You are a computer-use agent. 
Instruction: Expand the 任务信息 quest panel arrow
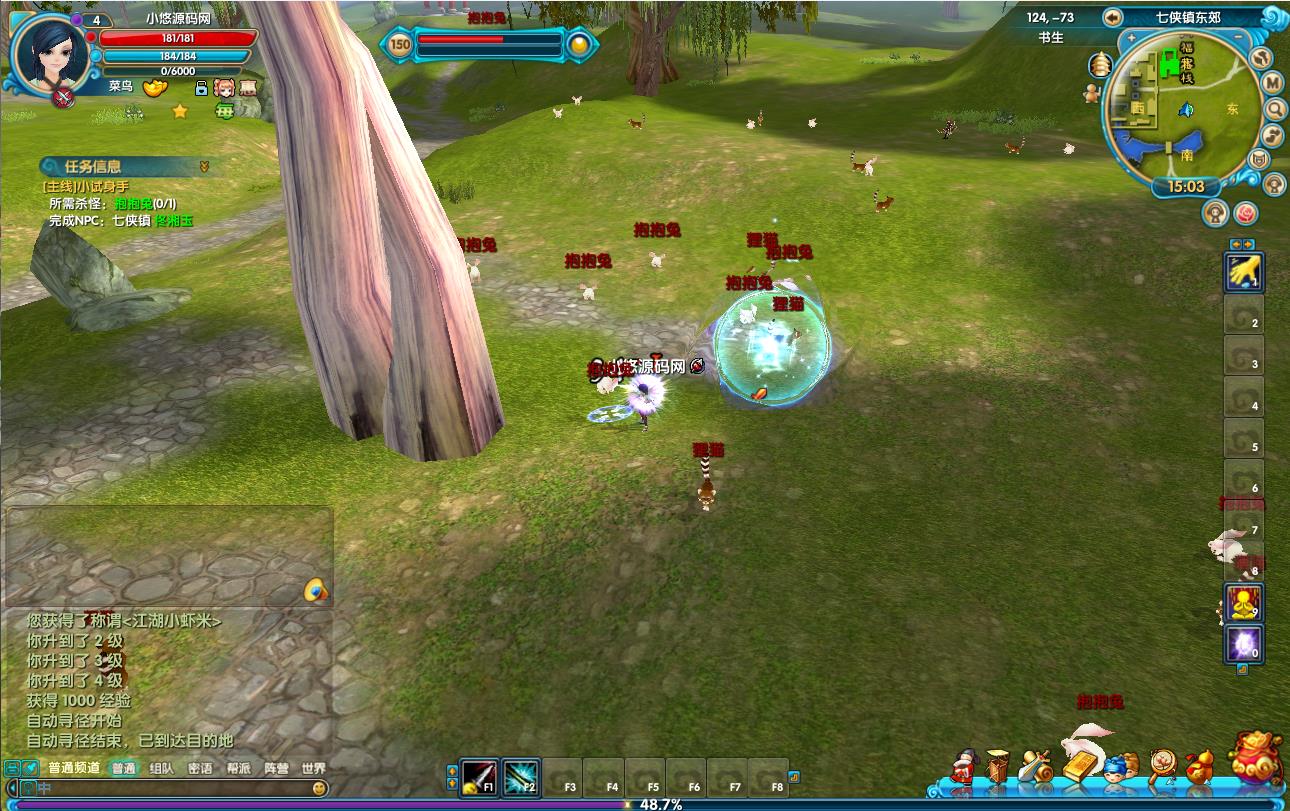pos(204,166)
